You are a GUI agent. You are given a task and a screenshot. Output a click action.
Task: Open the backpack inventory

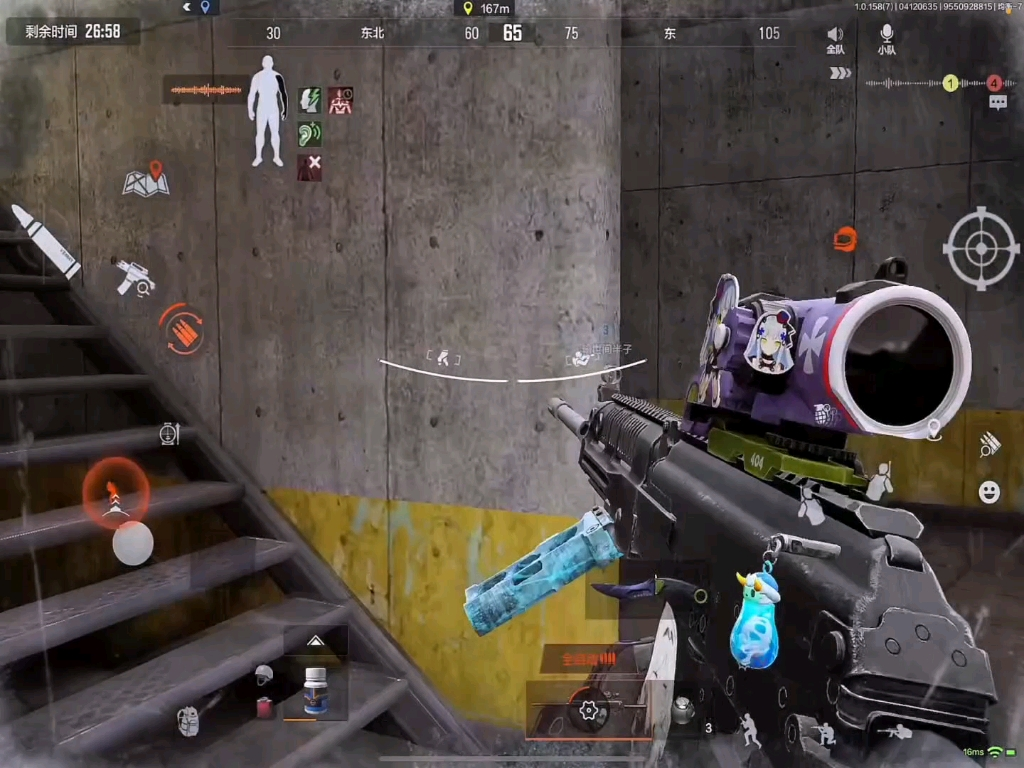coord(188,721)
